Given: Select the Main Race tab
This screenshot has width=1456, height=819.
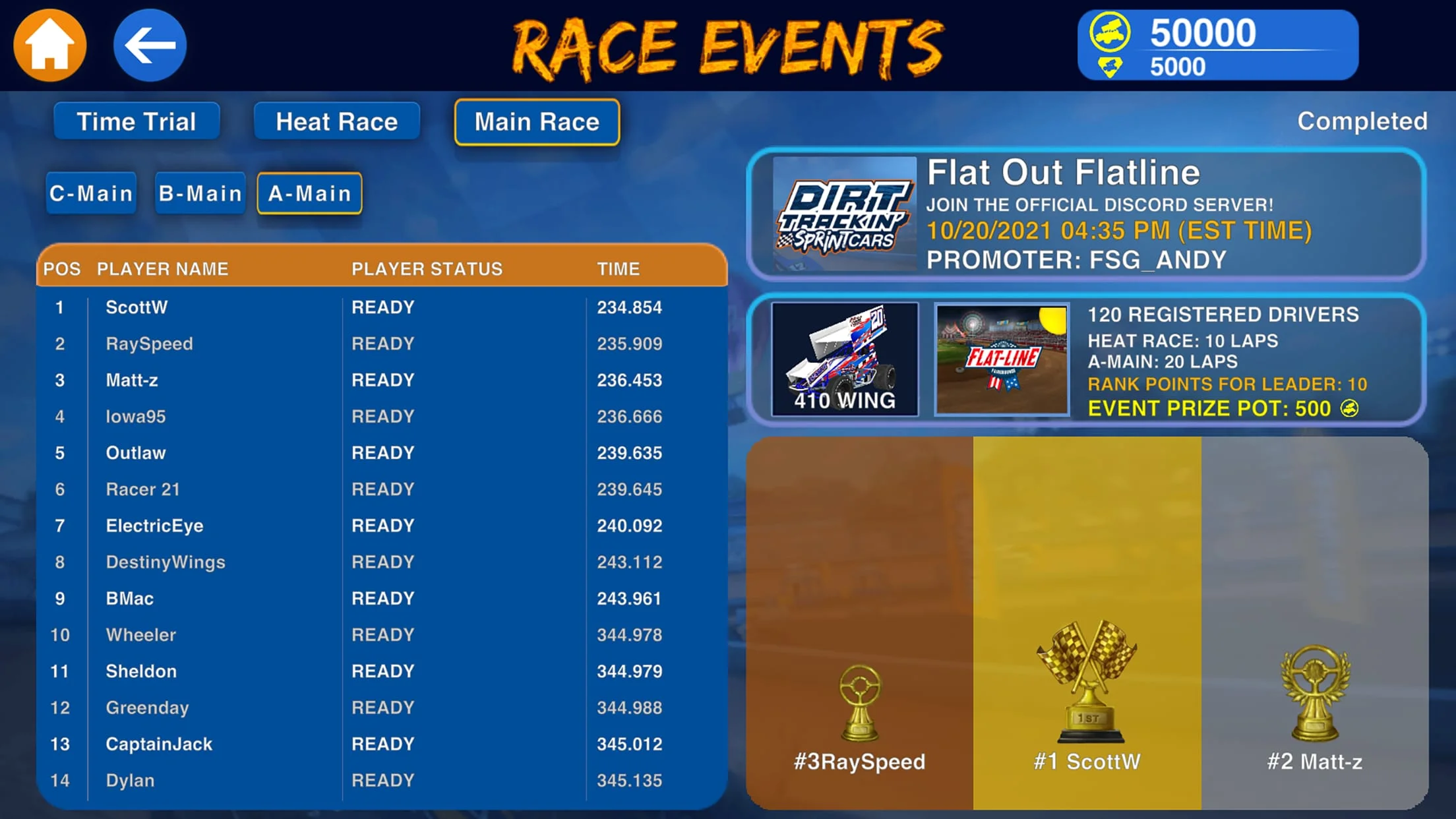Looking at the screenshot, I should (536, 121).
